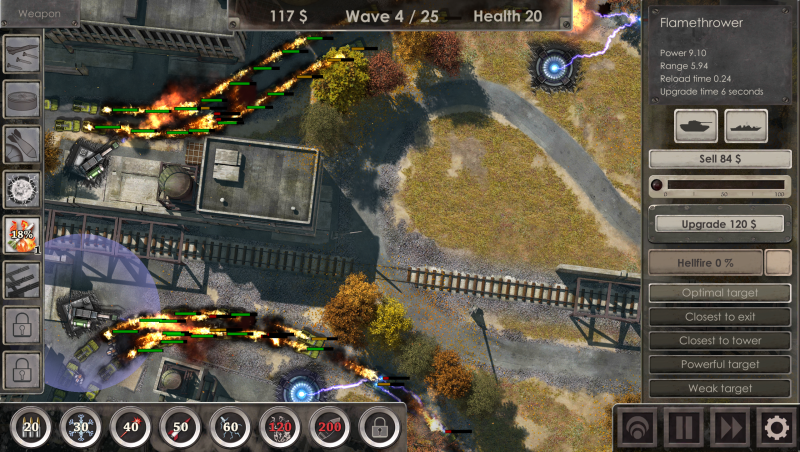This screenshot has height=452, width=800.
Task: Sell the Flamethrower for 84 $
Action: point(720,159)
